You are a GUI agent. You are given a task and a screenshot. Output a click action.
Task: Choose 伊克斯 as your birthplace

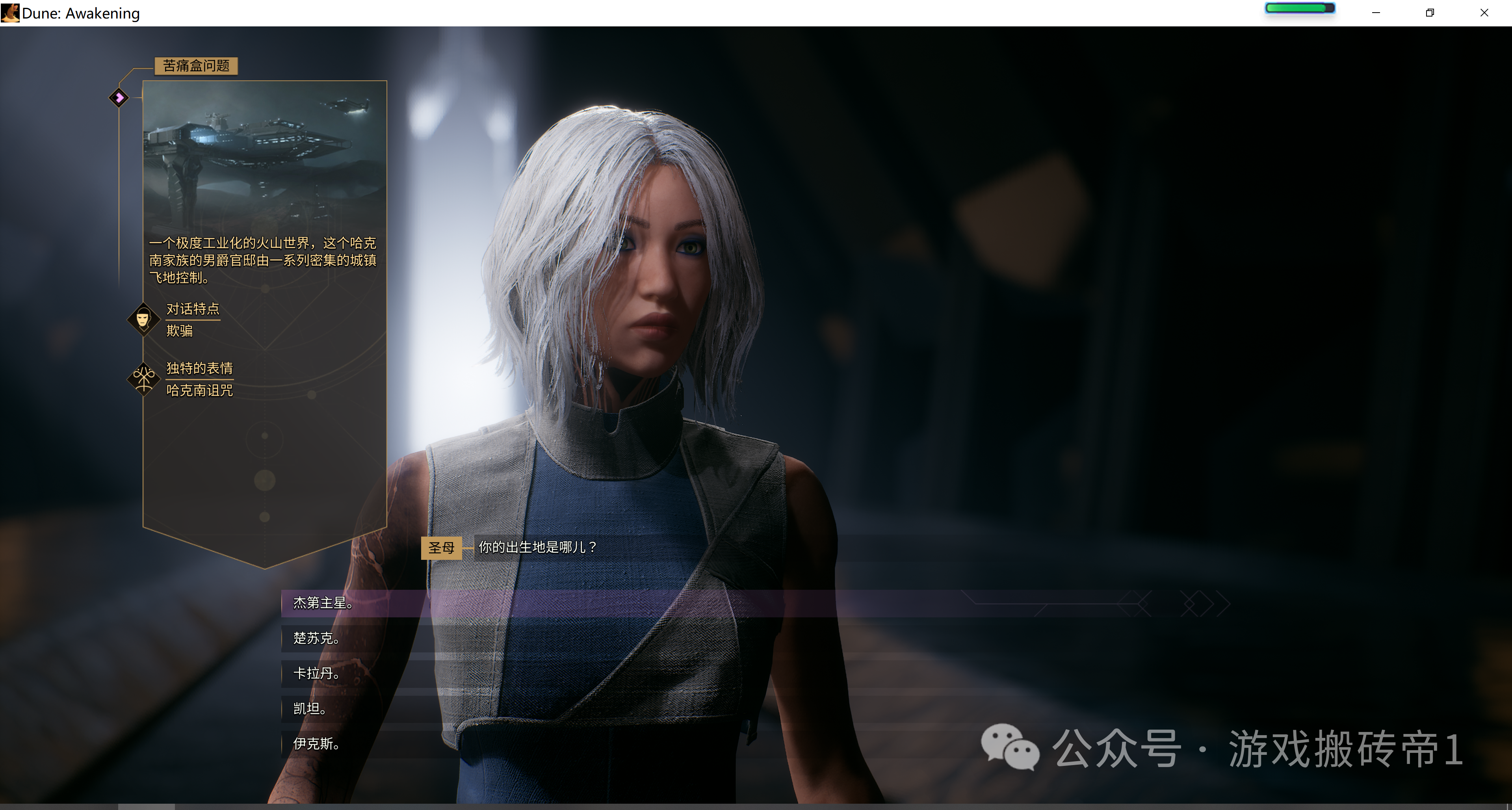(x=316, y=744)
